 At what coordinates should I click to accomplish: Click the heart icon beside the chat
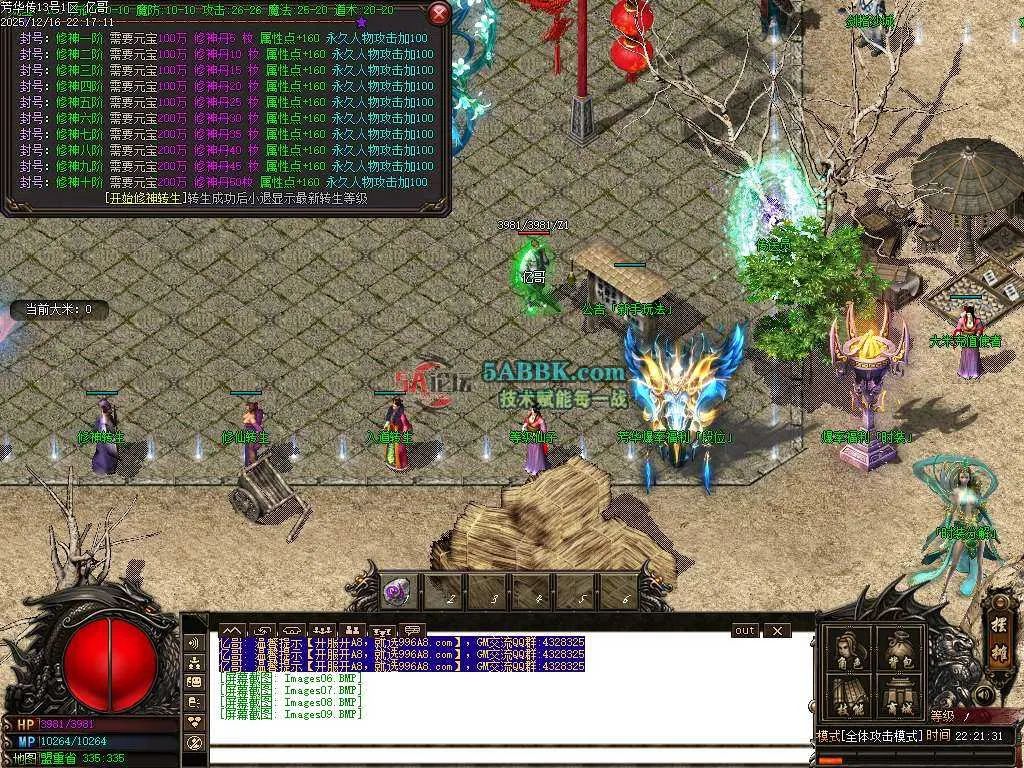click(x=195, y=721)
